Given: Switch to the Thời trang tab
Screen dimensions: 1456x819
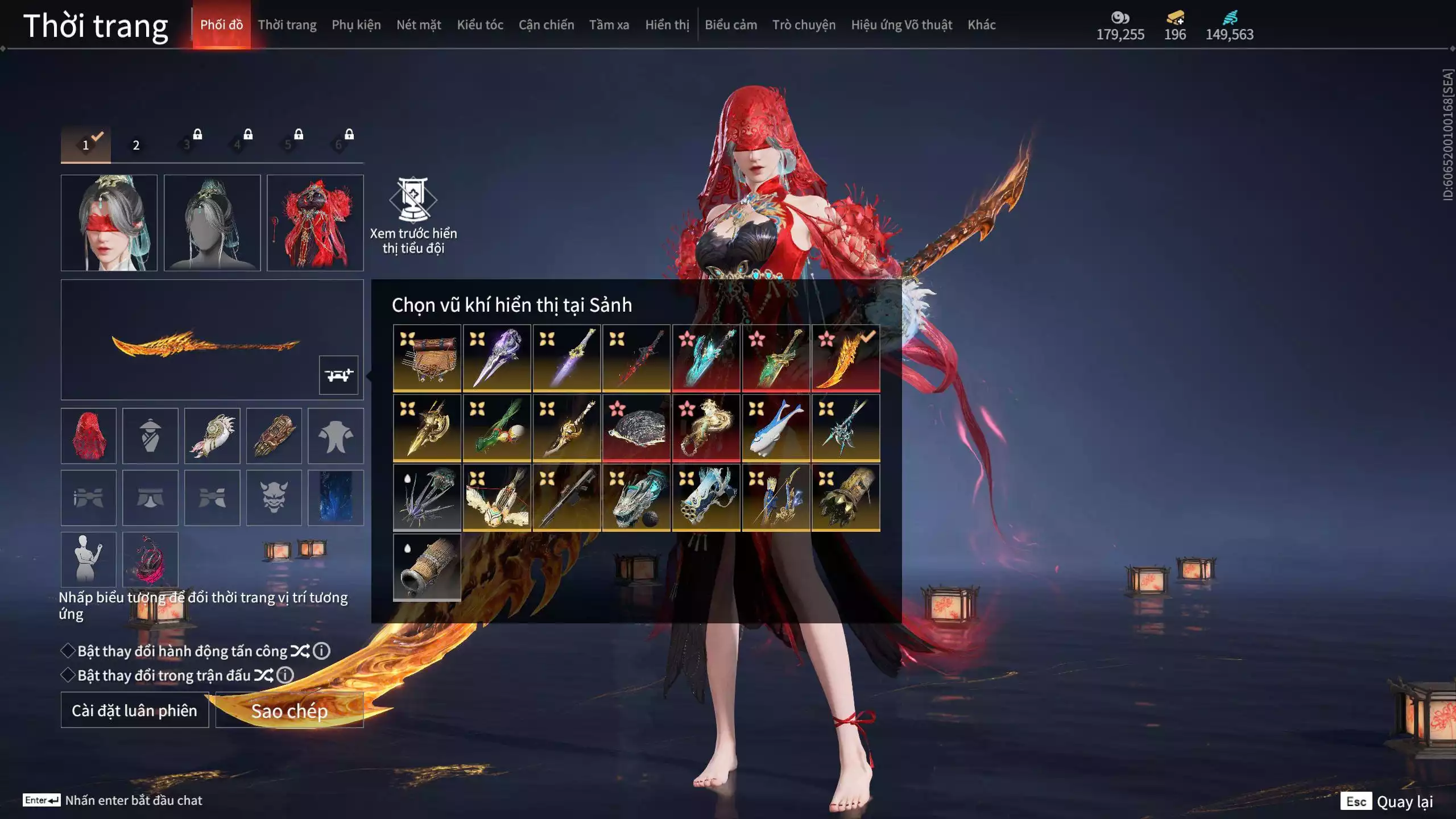Looking at the screenshot, I should [287, 25].
